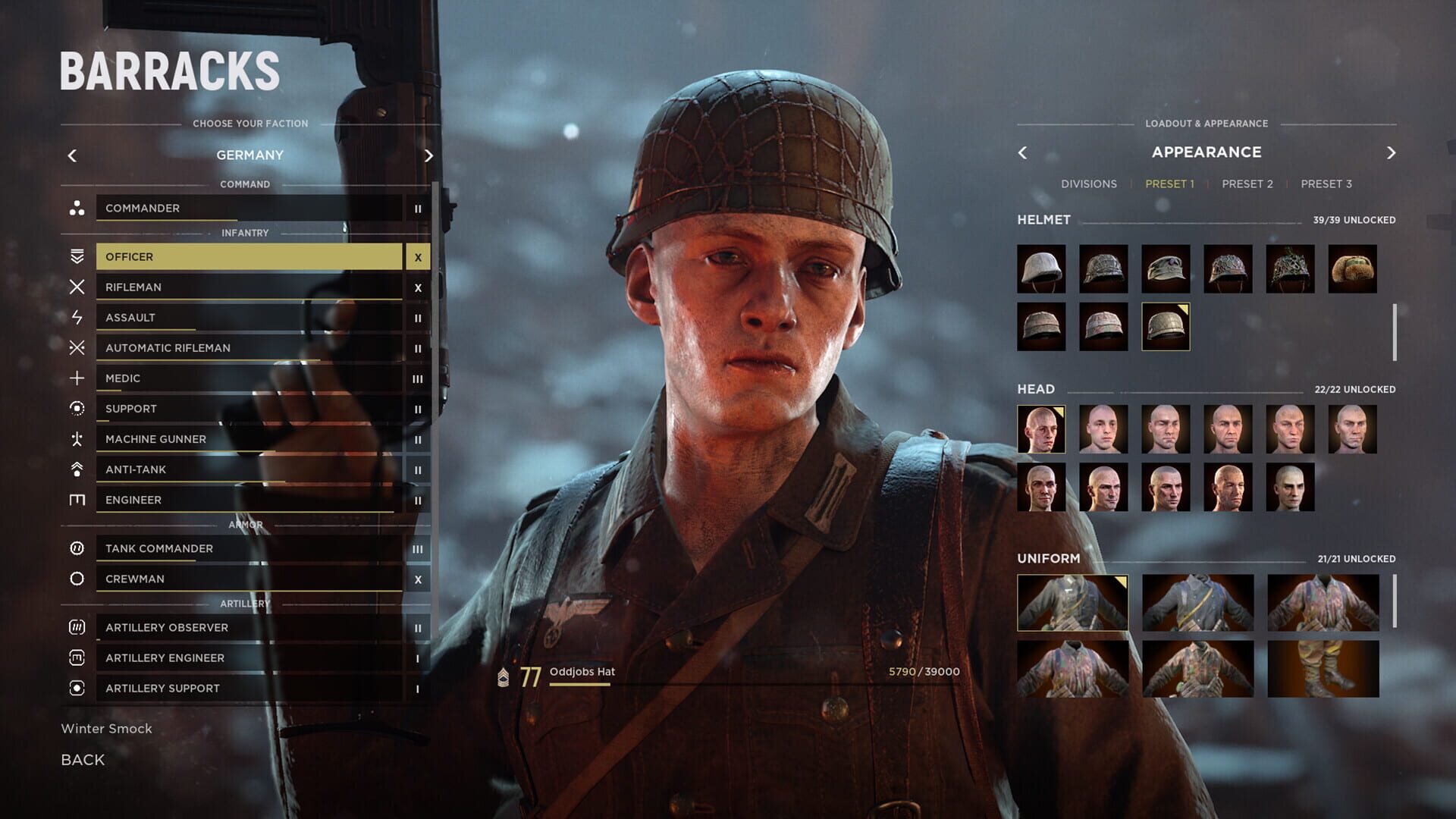Viewport: 1456px width, 819px height.
Task: Open the PRESET 2 tab
Action: click(x=1247, y=184)
